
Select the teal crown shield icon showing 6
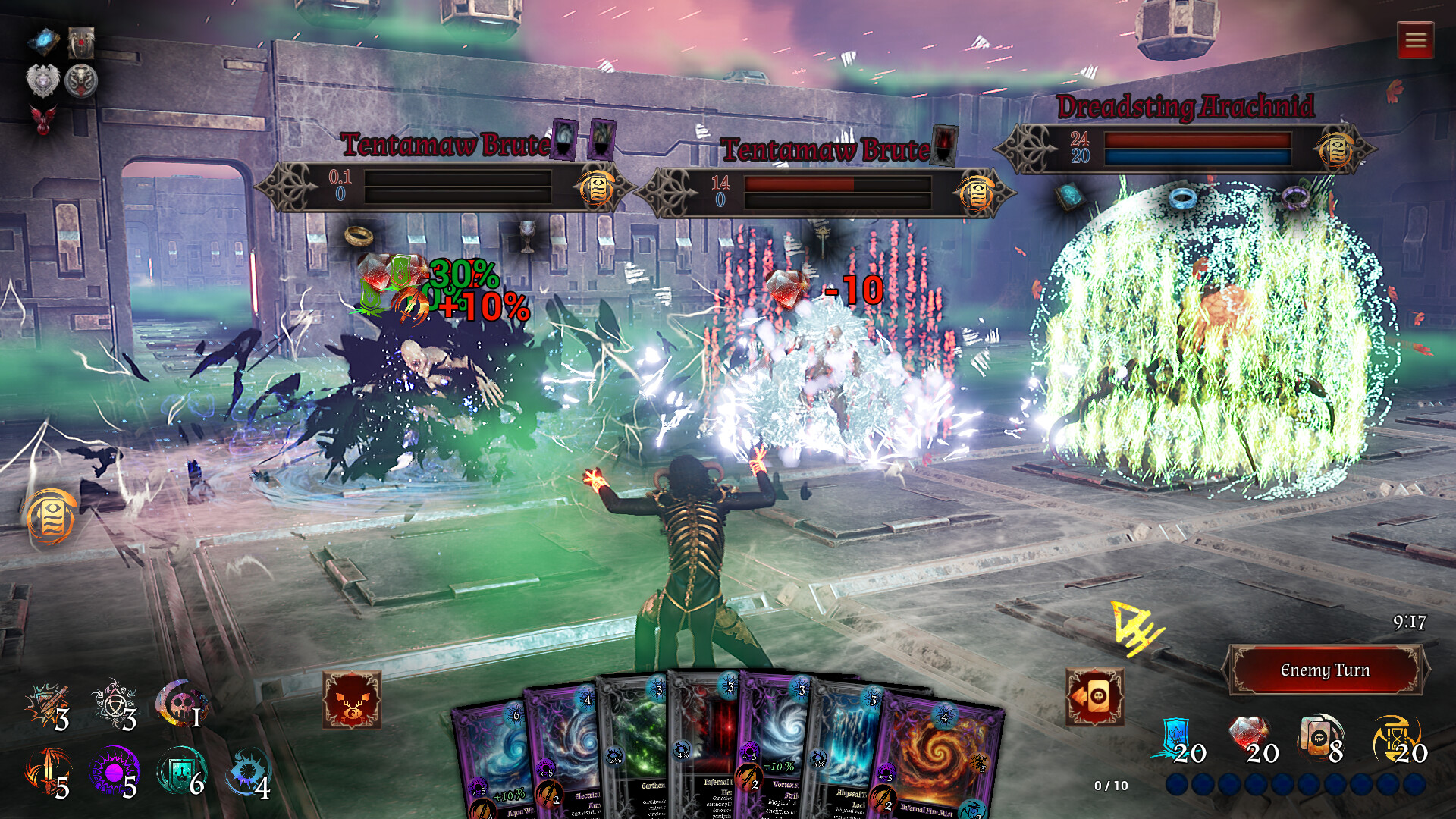[180, 770]
